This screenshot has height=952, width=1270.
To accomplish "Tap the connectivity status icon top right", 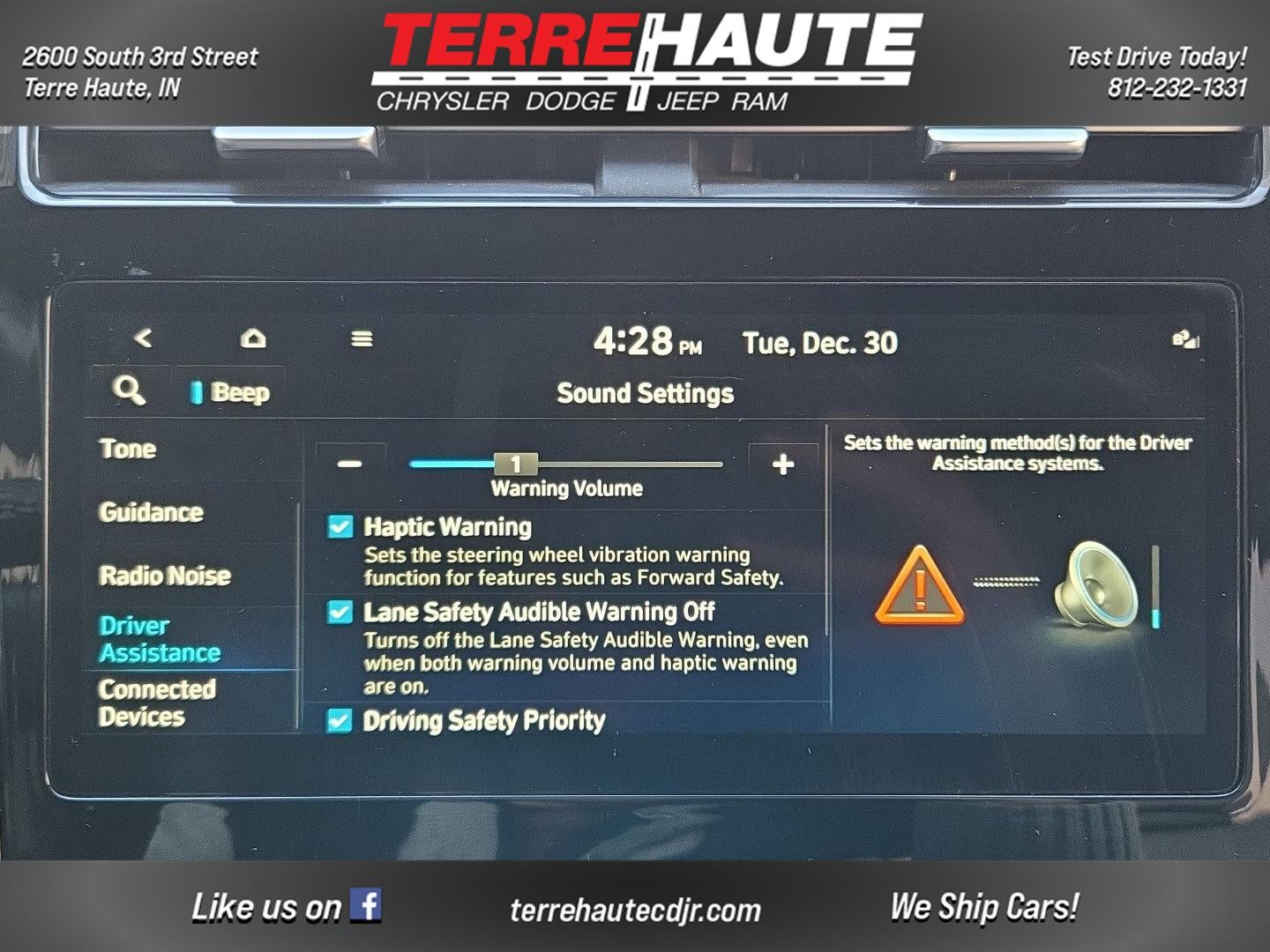I will click(1185, 339).
